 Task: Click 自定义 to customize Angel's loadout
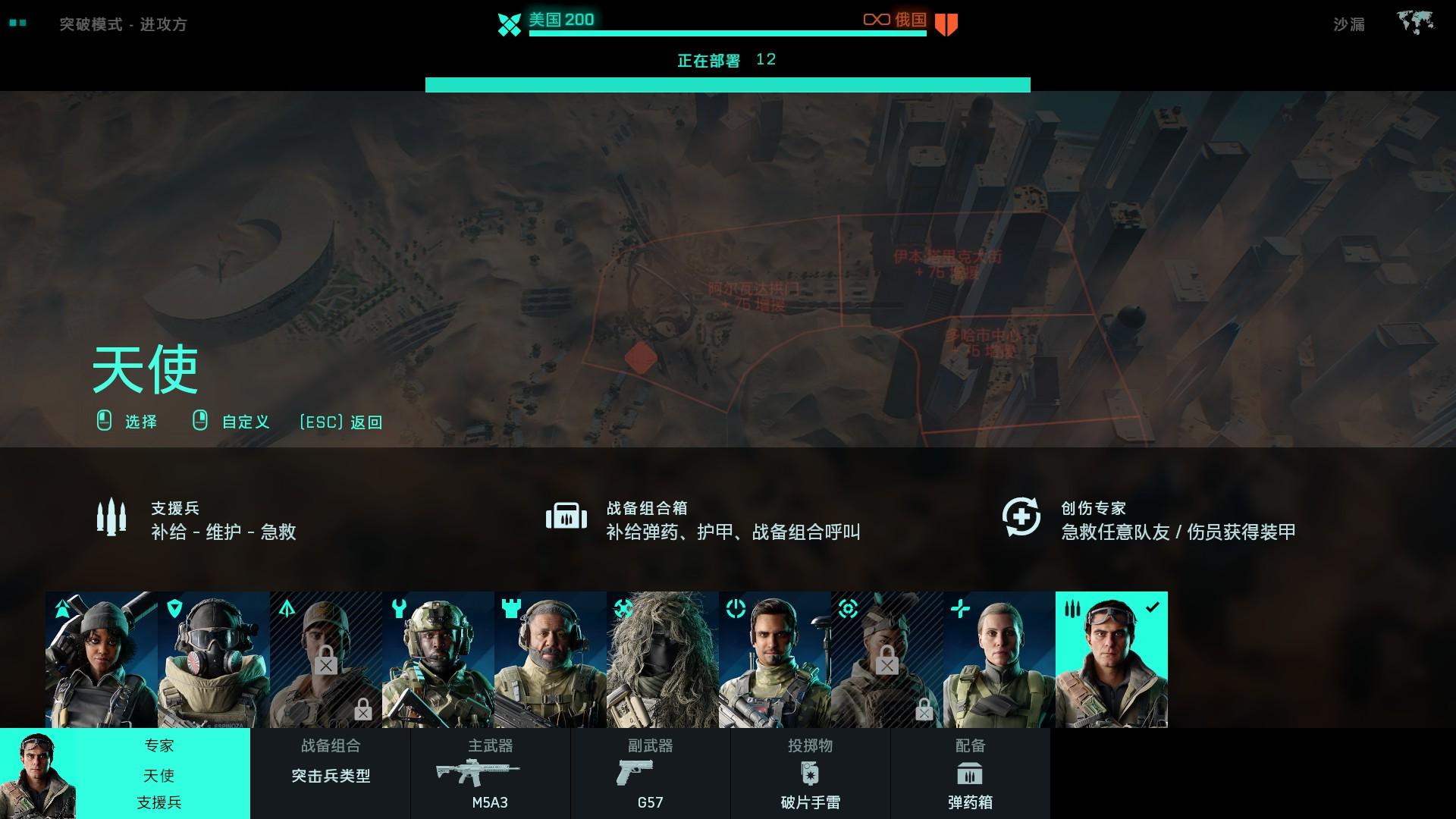click(244, 422)
